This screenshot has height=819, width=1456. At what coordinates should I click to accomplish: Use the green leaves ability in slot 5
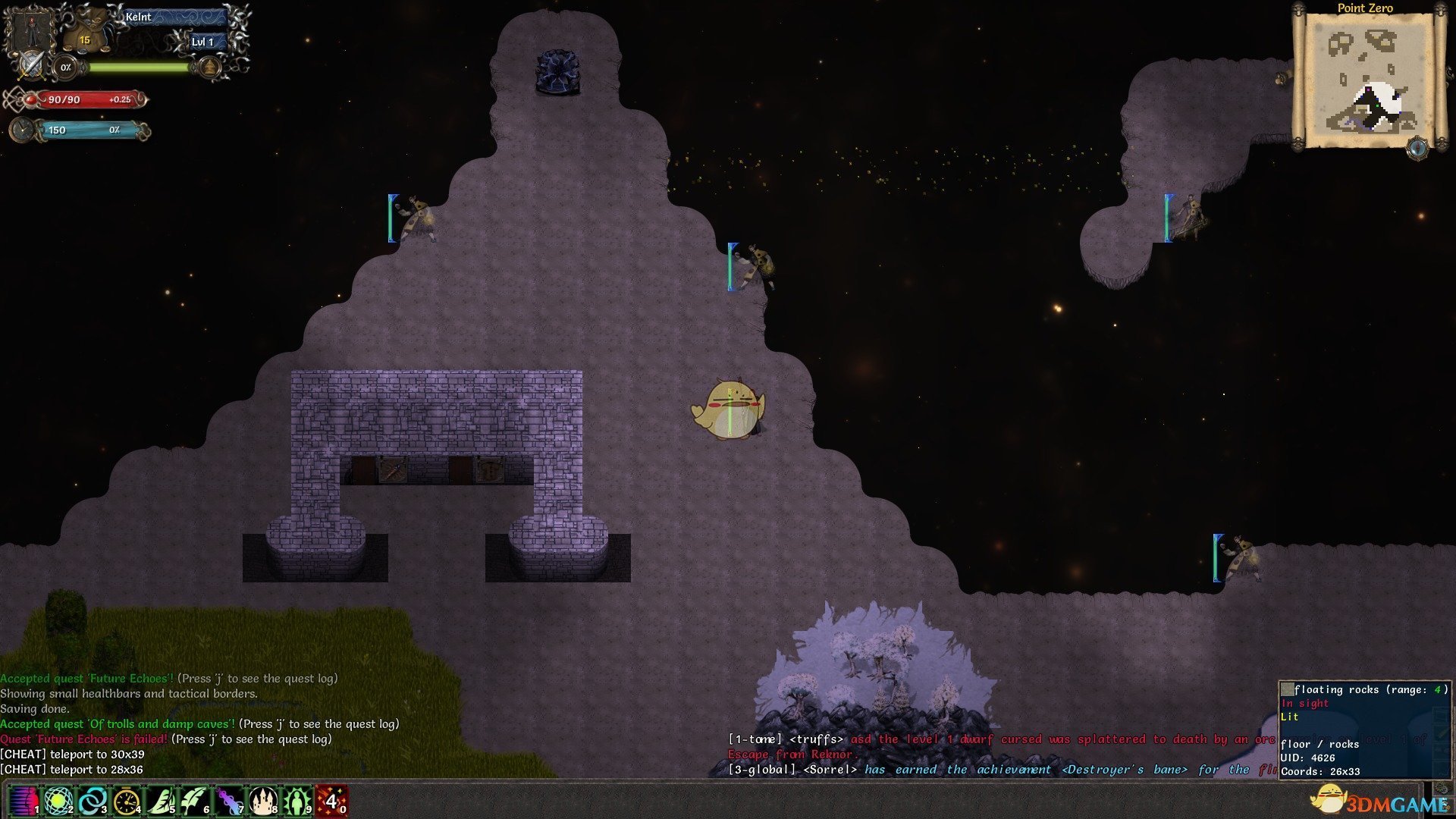pyautogui.click(x=160, y=801)
